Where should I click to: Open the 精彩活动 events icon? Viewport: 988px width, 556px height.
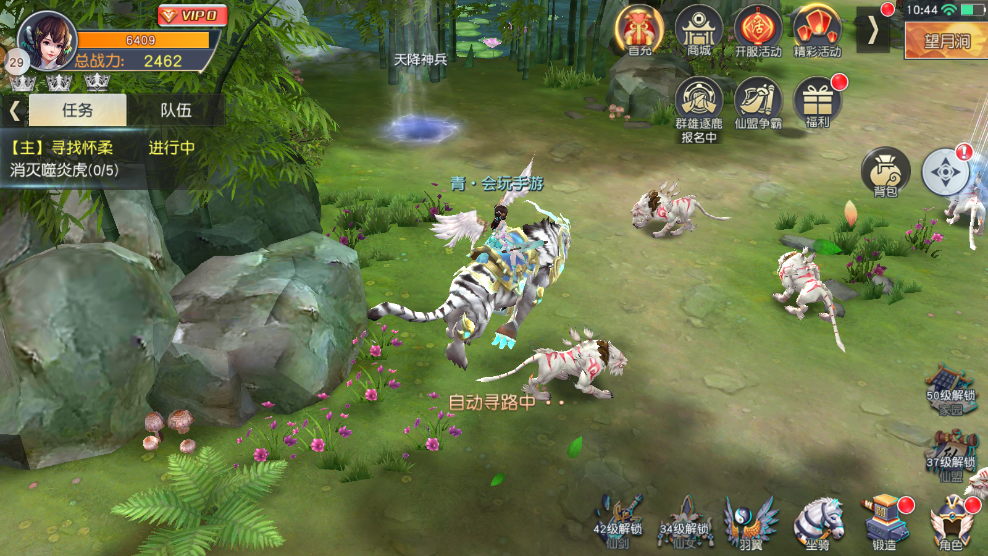[817, 30]
